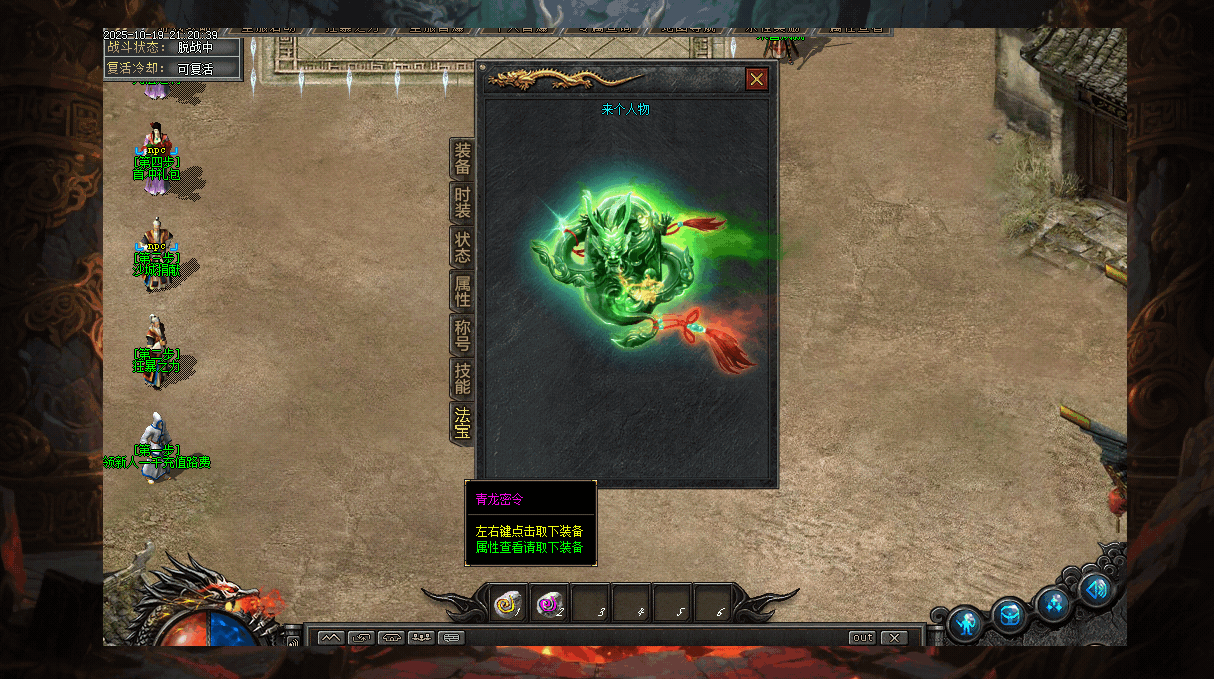This screenshot has height=679, width=1214.
Task: Select the 法宝 treasure tab
Action: pyautogui.click(x=462, y=422)
